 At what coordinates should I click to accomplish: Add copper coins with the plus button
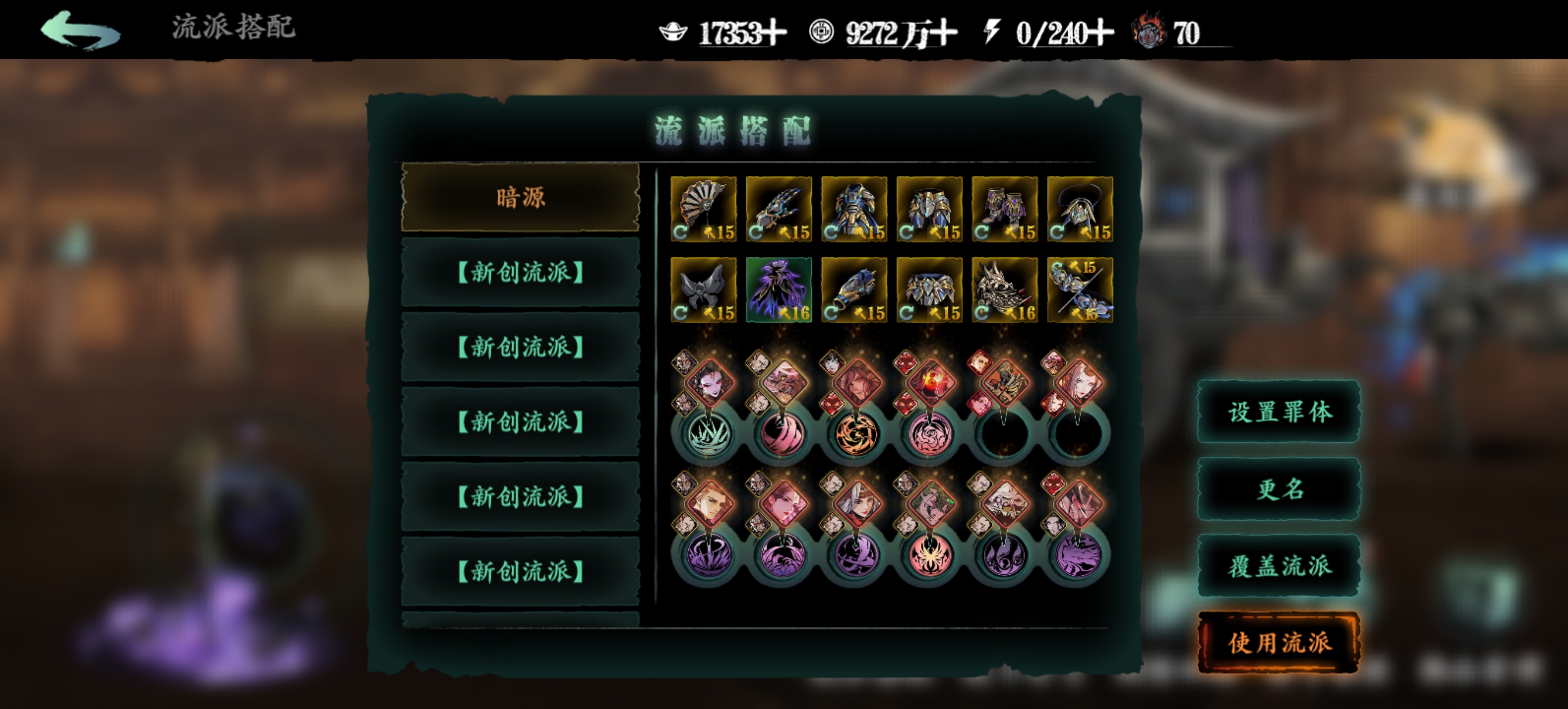click(945, 33)
